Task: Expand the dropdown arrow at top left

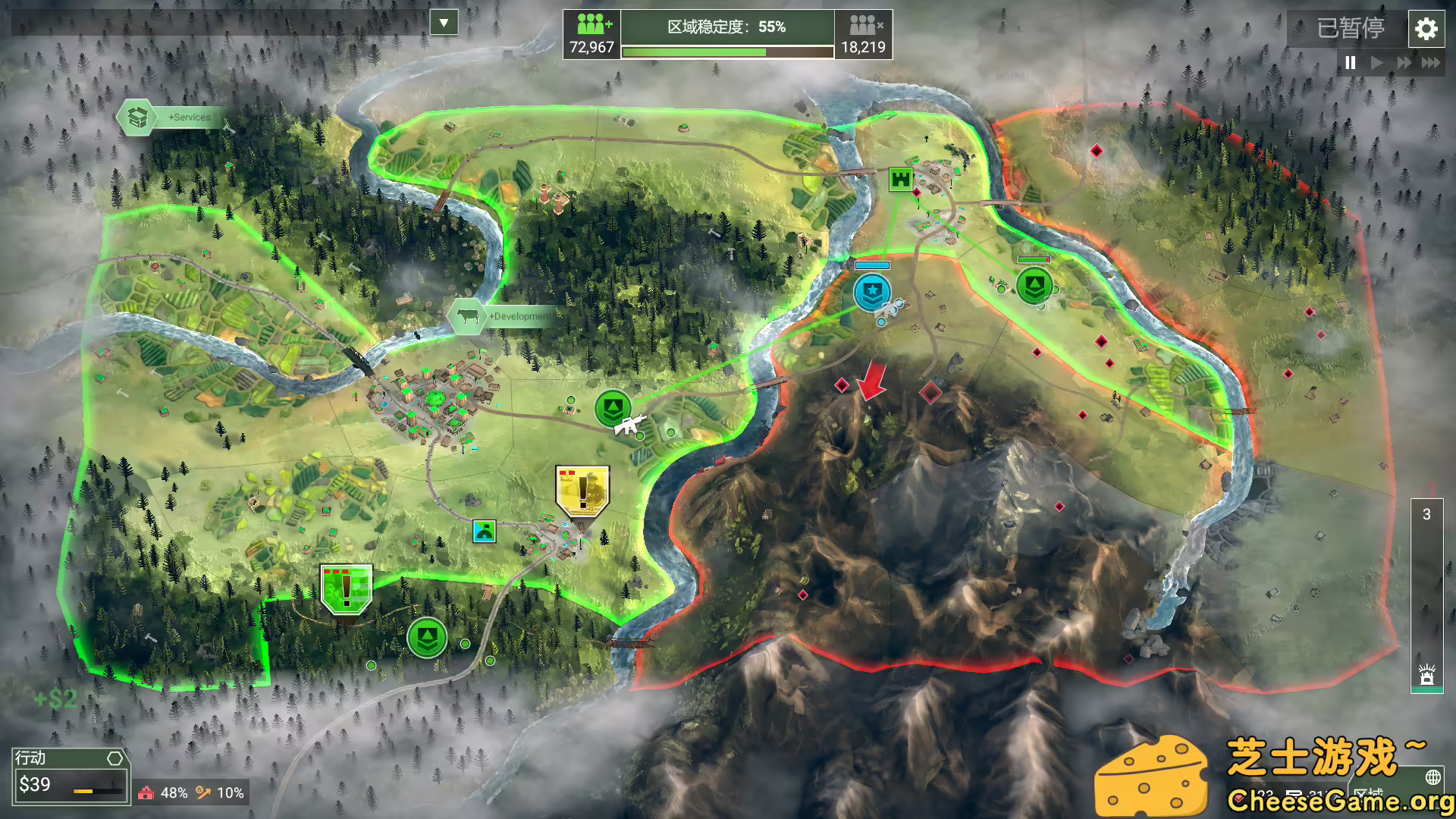Action: 444,23
